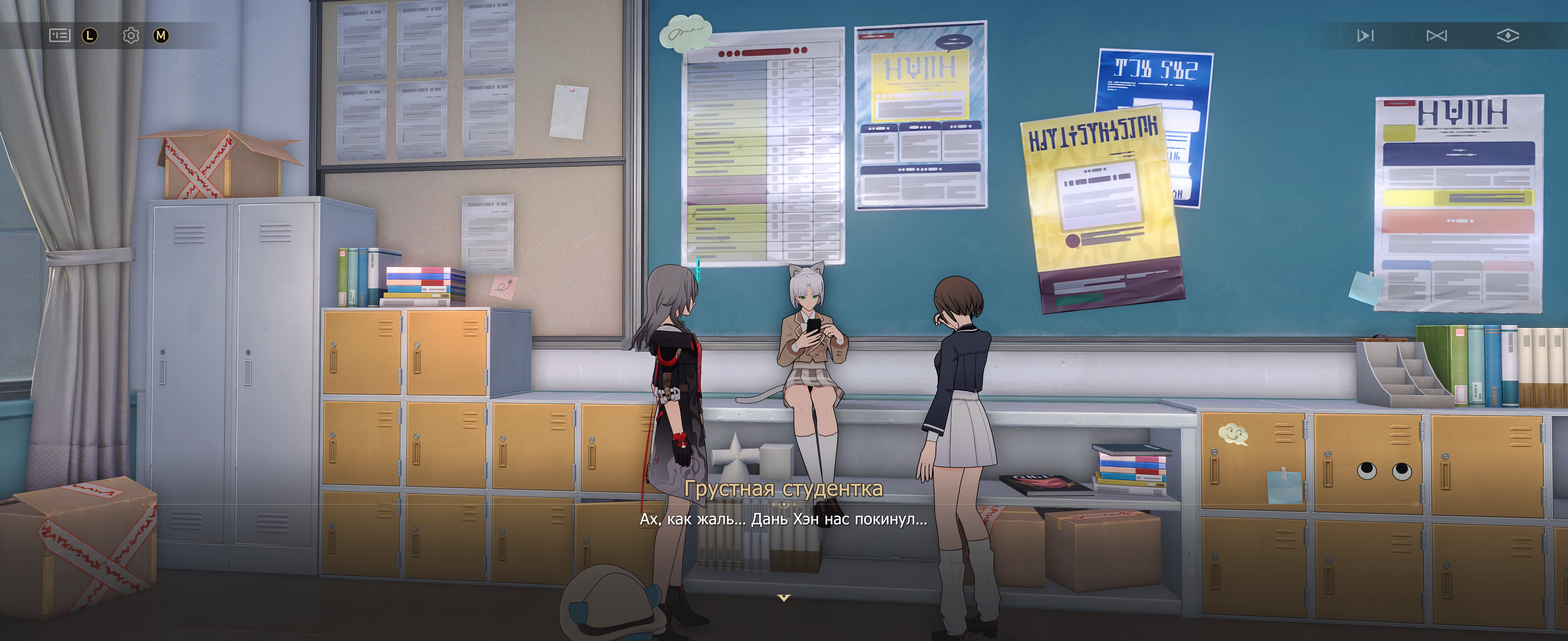Hide the interface with the eye icon
Viewport: 1568px width, 641px height.
point(1507,36)
